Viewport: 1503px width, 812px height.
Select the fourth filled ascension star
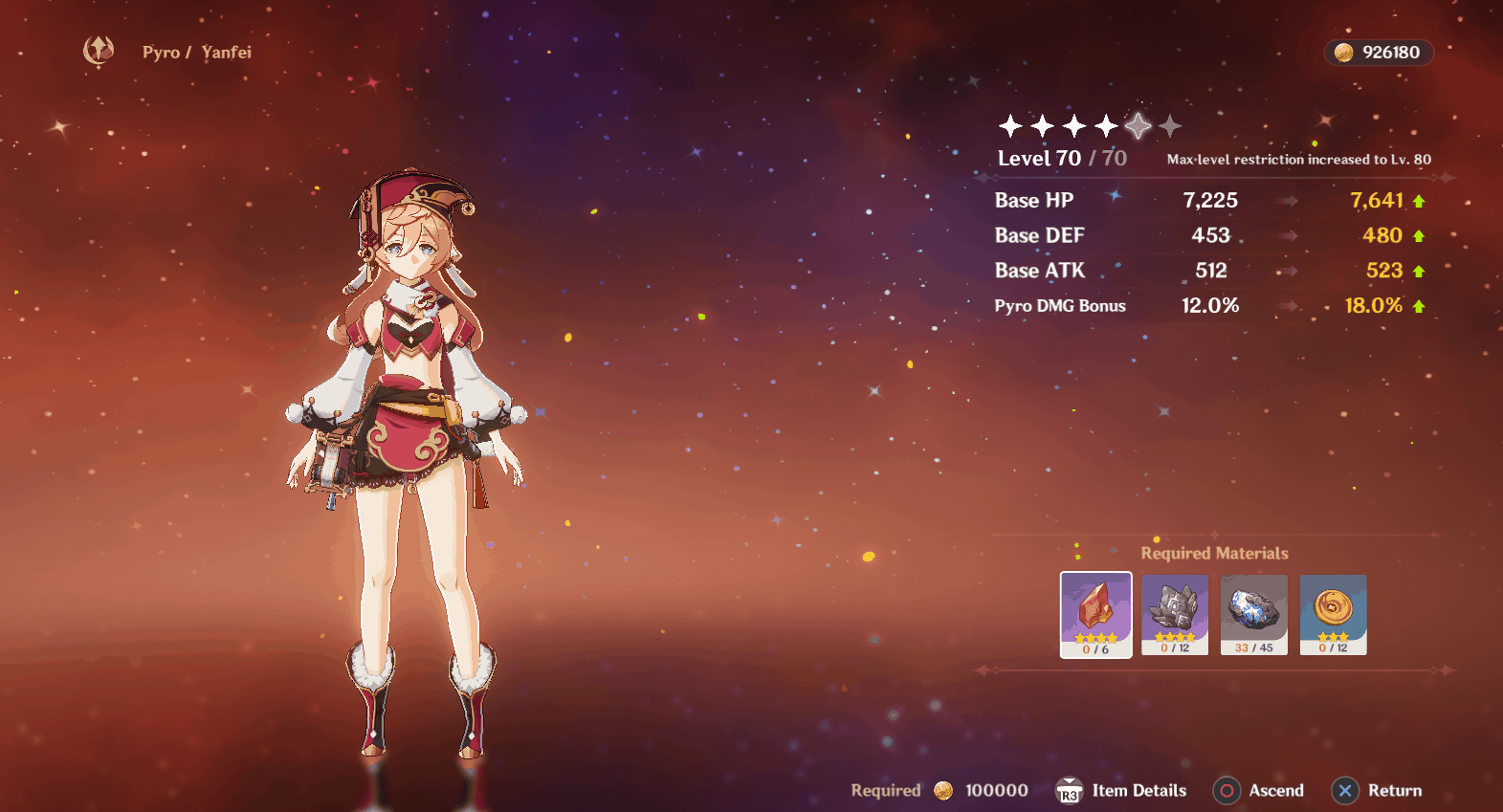pos(1106,124)
